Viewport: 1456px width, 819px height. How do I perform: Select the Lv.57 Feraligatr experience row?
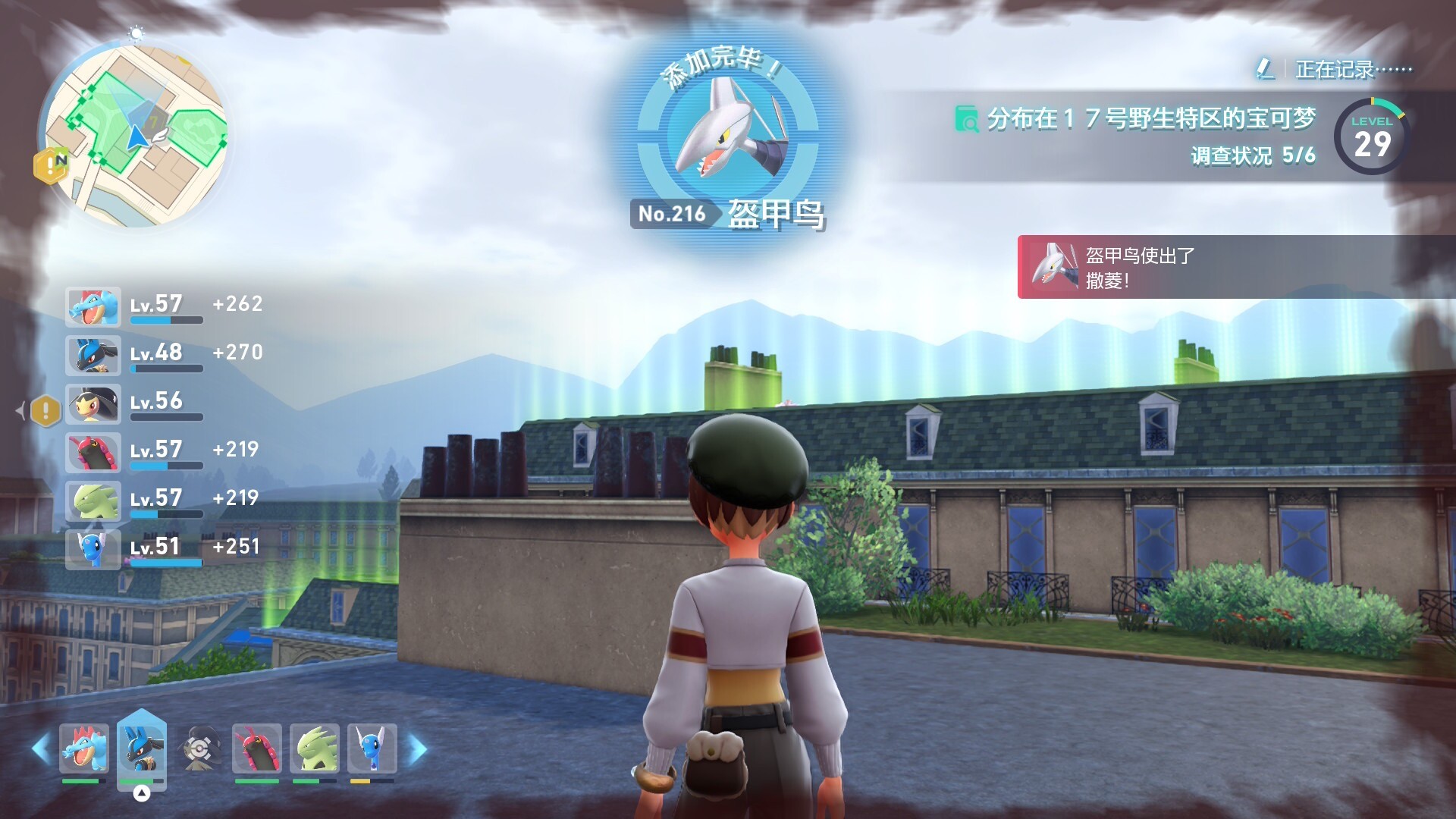click(x=163, y=306)
